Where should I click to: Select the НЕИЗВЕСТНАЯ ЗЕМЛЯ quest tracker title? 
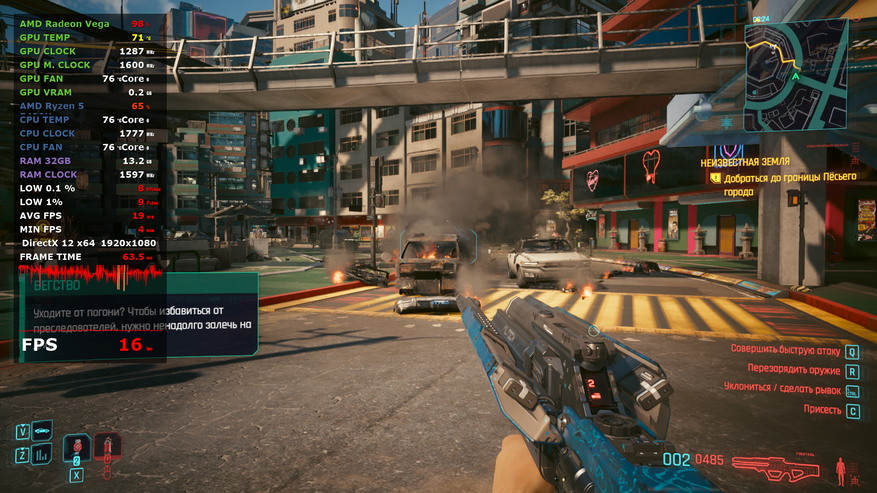pyautogui.click(x=744, y=161)
